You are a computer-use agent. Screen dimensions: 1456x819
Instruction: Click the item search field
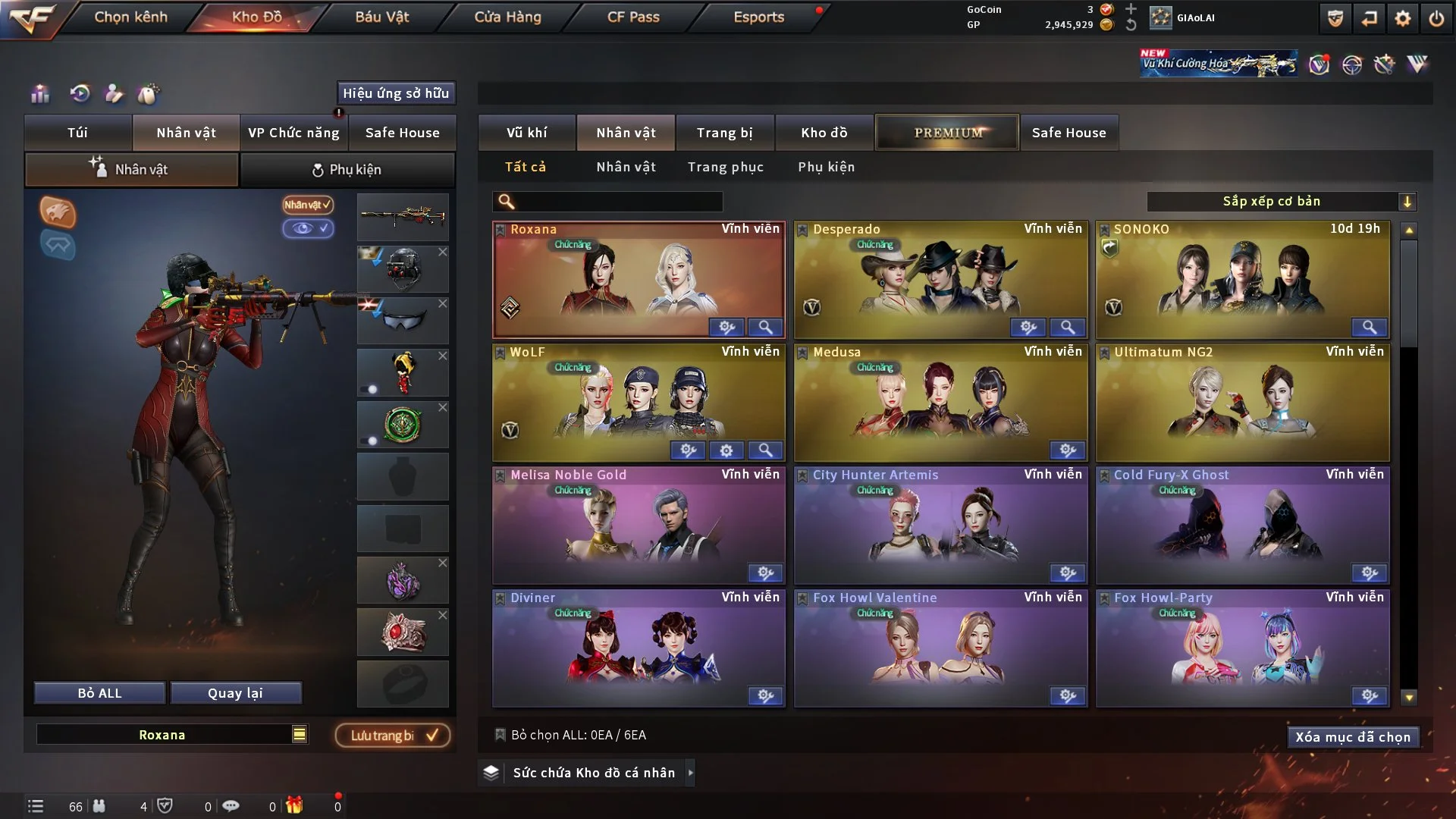tap(618, 201)
